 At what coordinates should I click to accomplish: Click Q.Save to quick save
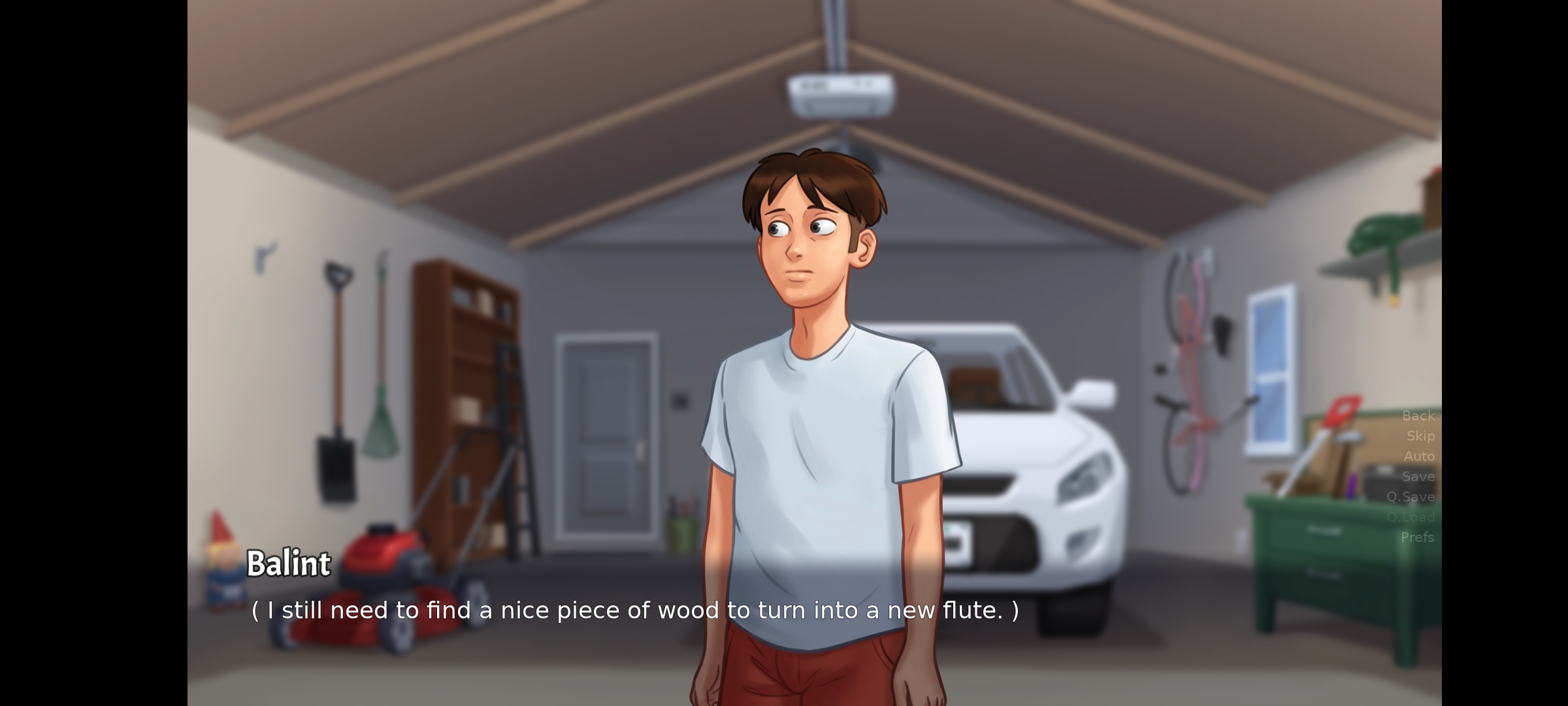pos(1411,497)
